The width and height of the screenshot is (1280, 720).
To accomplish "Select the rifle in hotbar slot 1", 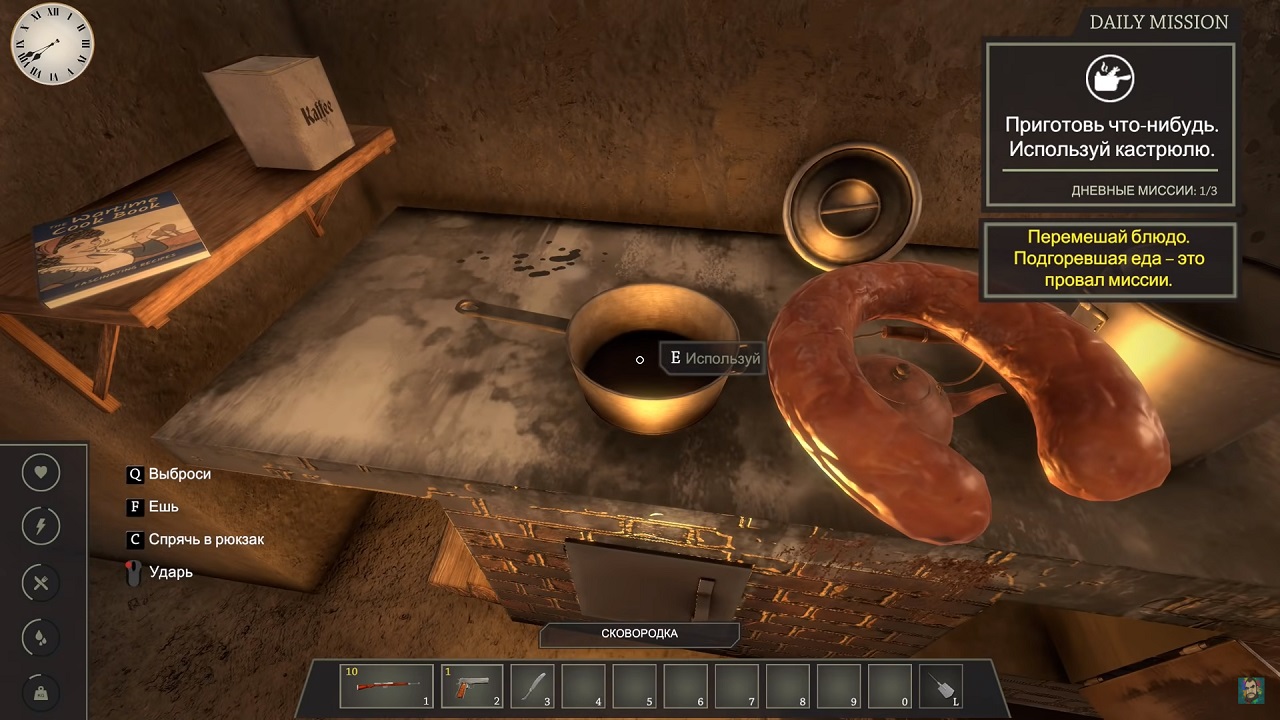I will 387,686.
